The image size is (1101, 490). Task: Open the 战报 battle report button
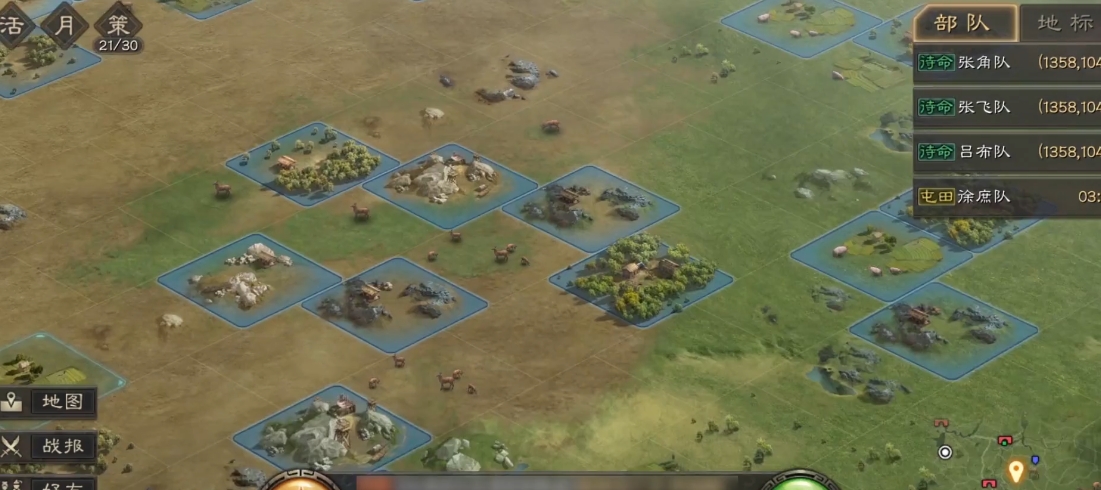click(49, 447)
